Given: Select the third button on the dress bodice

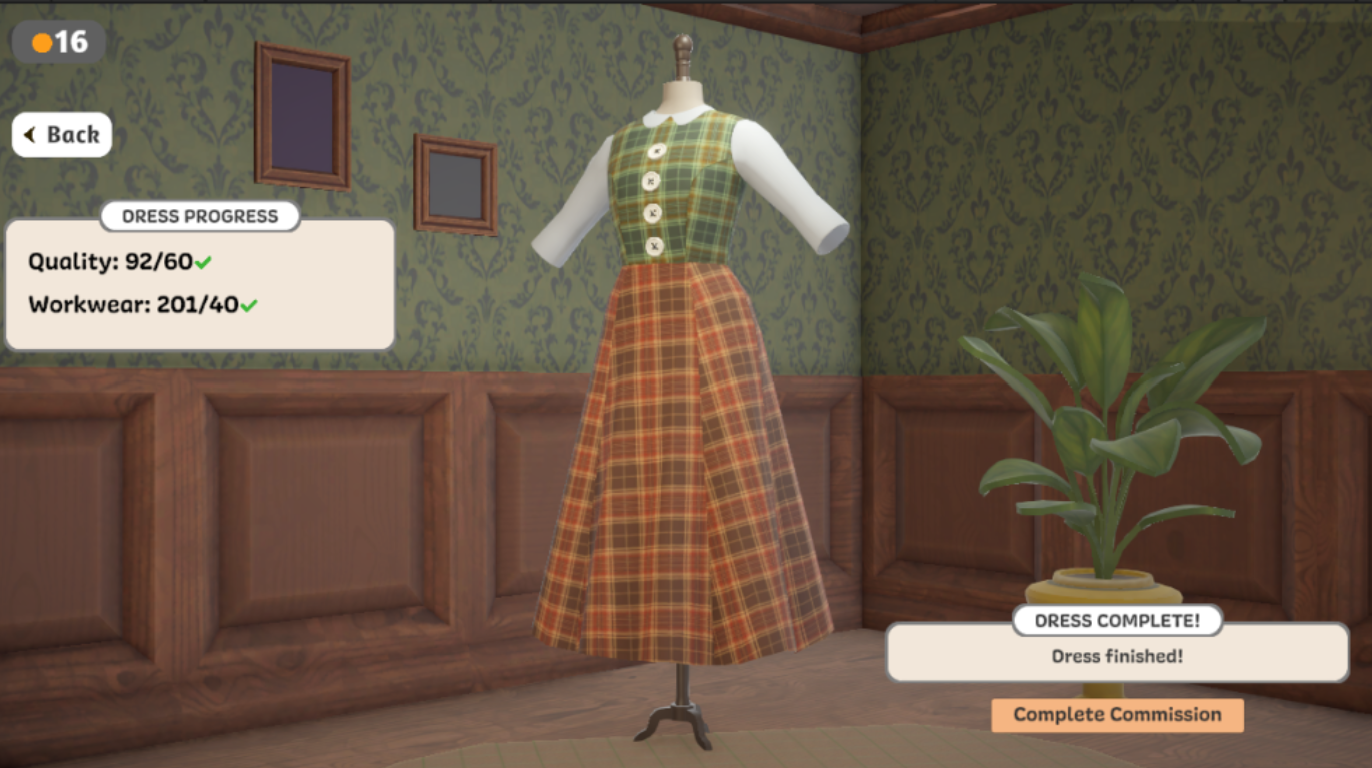Looking at the screenshot, I should [x=653, y=212].
